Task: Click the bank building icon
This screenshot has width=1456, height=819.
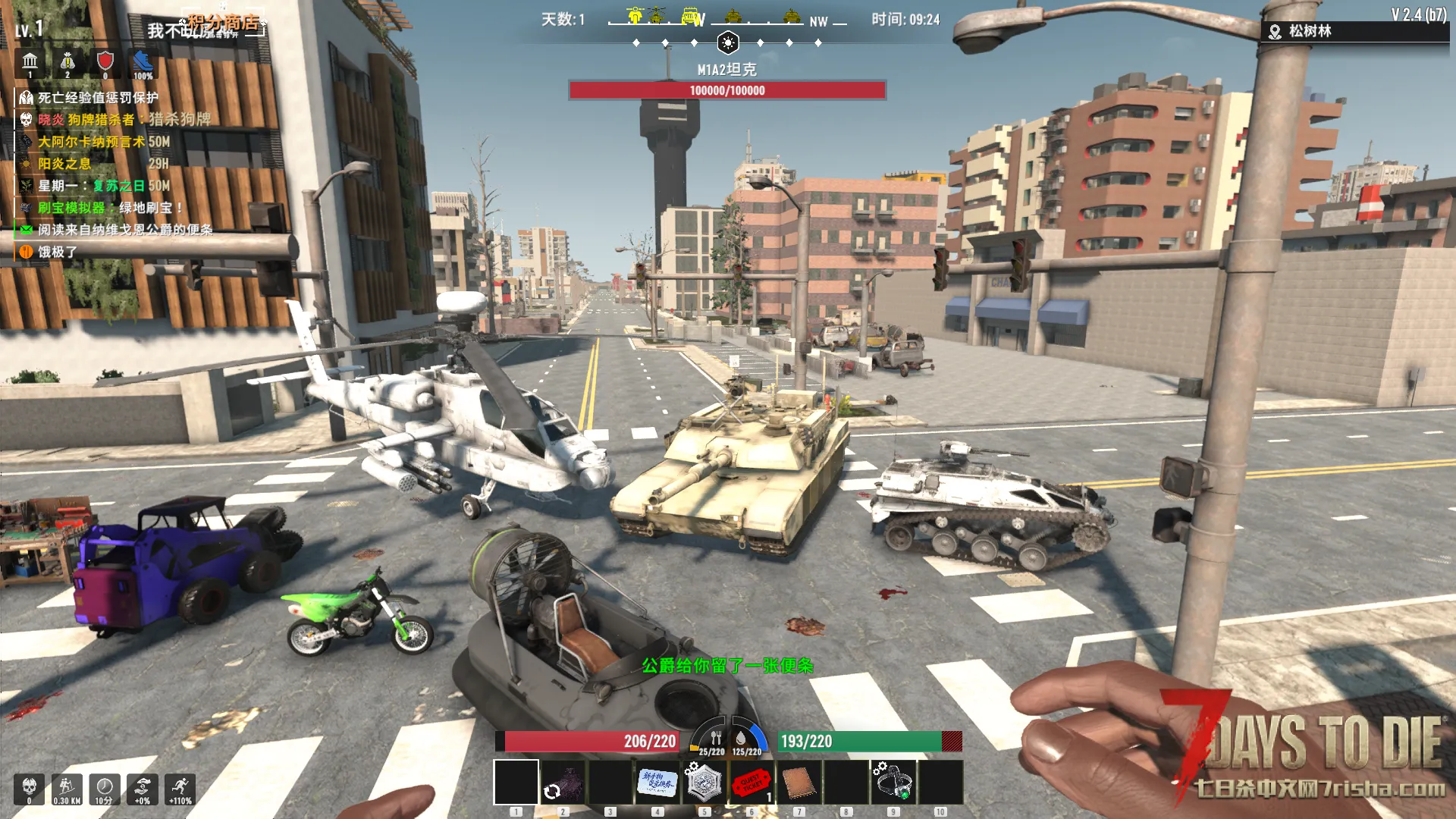Action: (30, 62)
